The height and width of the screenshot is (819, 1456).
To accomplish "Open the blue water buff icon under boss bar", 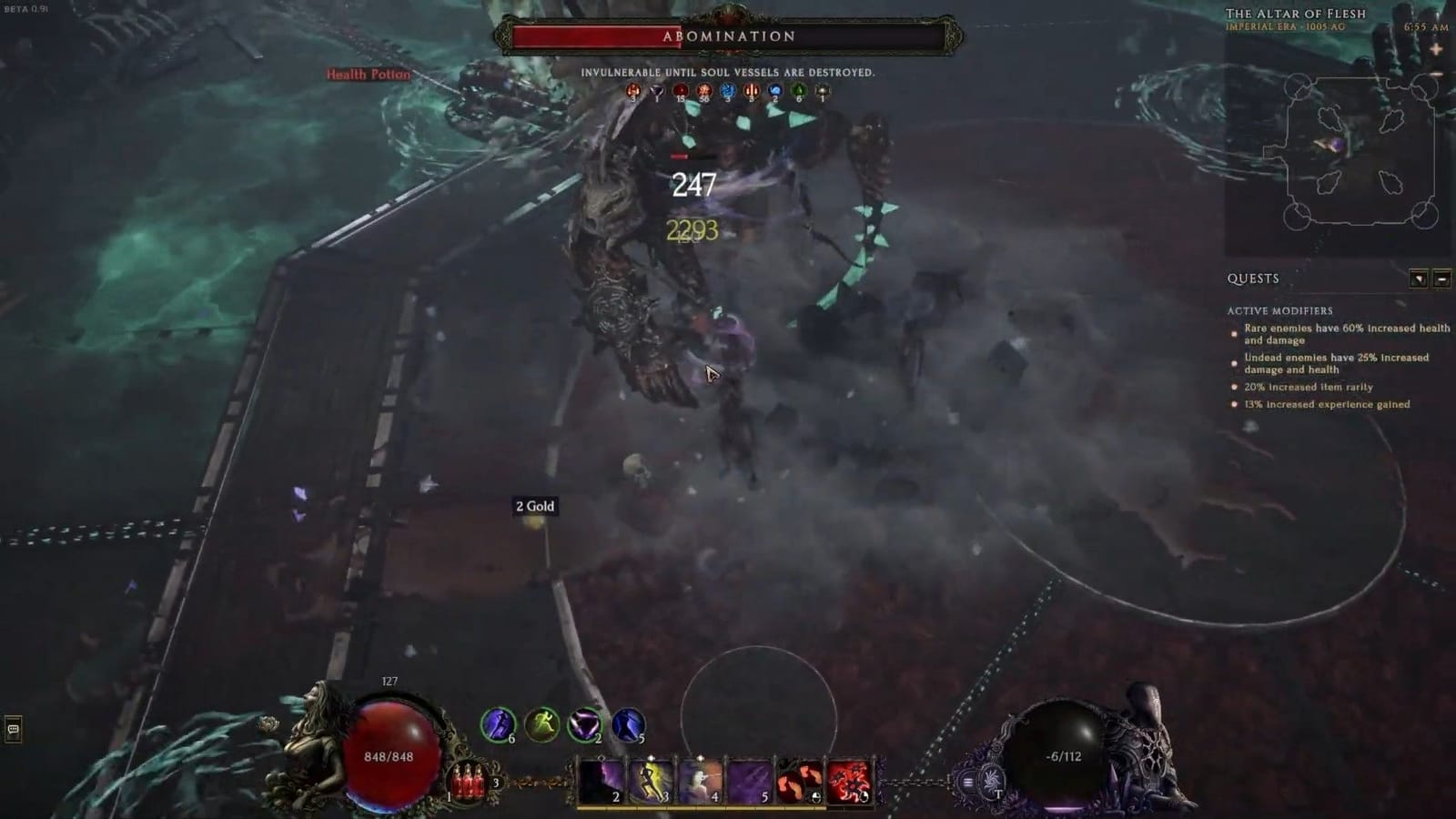I will point(728,91).
